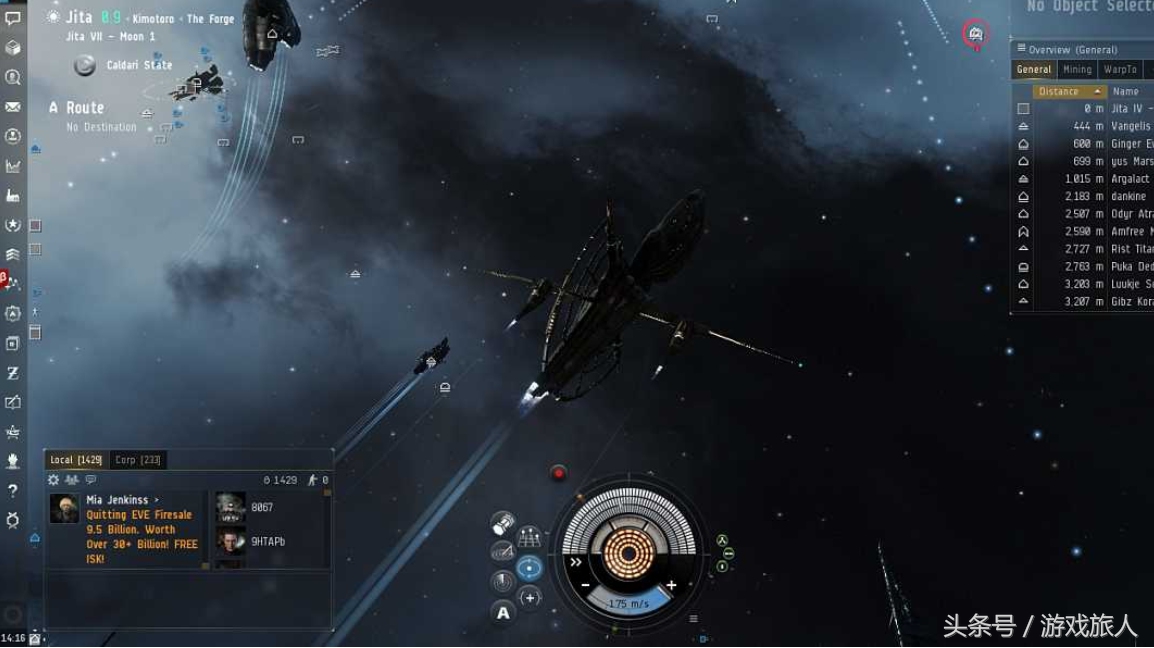
Task: Toggle the autopilot A button
Action: point(503,613)
